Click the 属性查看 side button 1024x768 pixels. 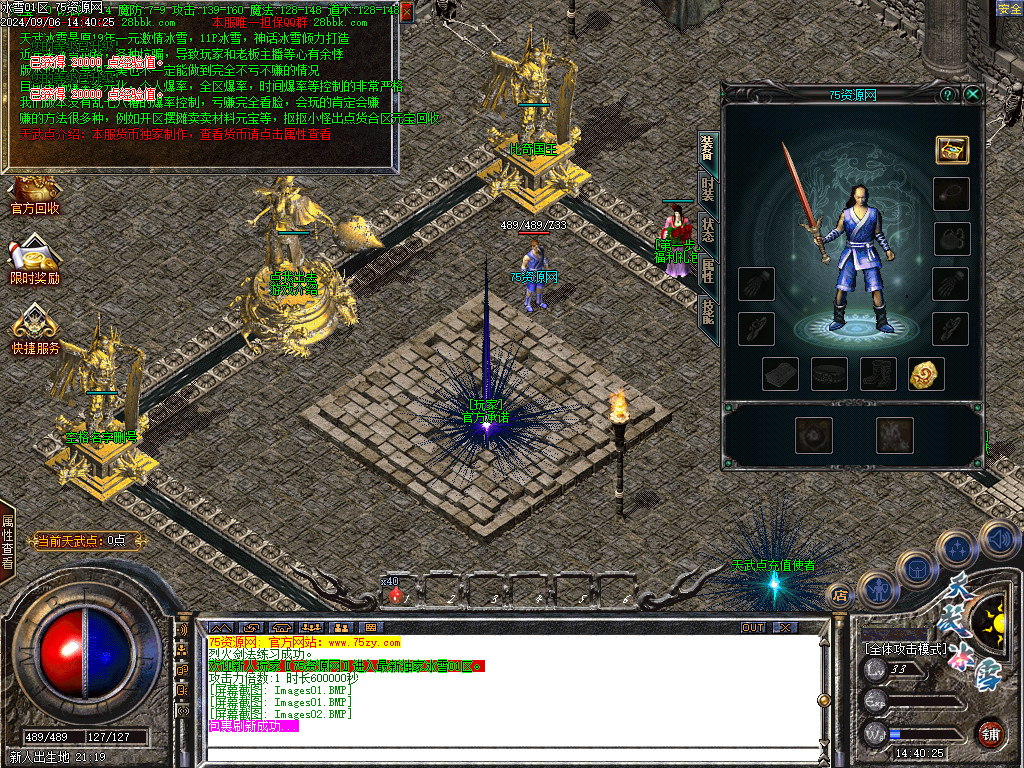pyautogui.click(x=8, y=541)
